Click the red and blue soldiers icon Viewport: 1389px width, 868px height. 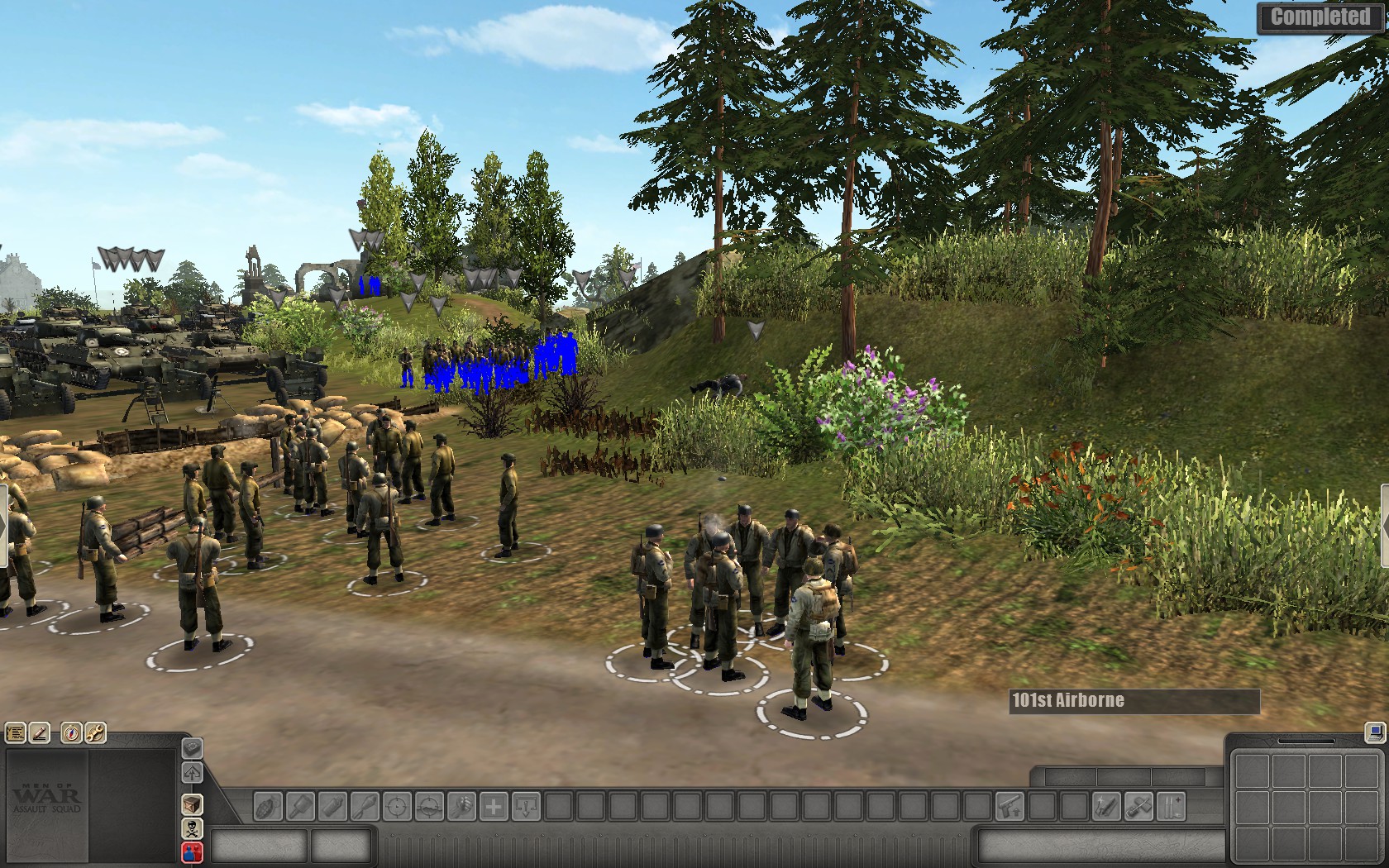pyautogui.click(x=192, y=851)
